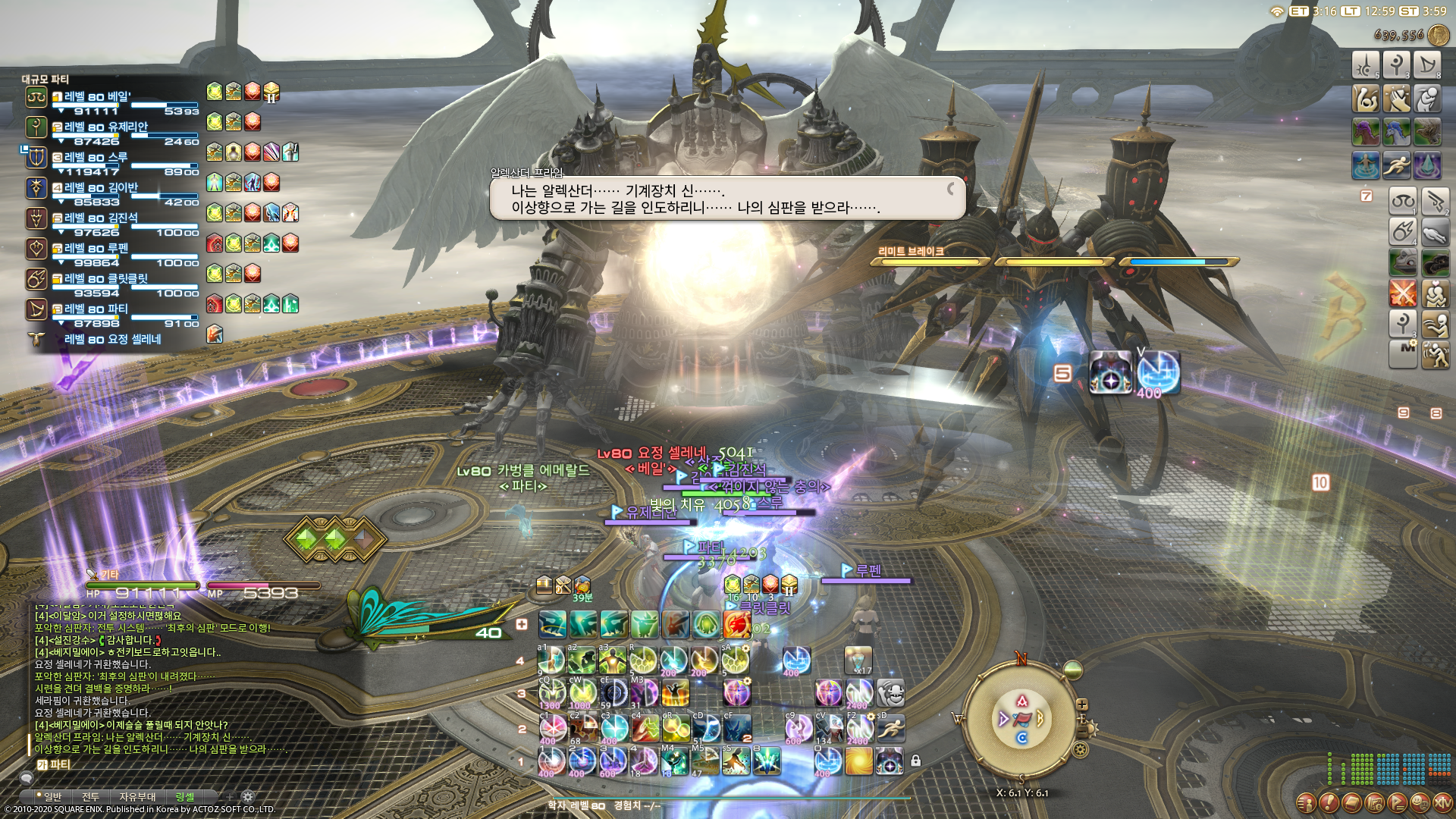Use the crossed swords icon on the side hotbar
The width and height of the screenshot is (1456, 819).
[1403, 293]
